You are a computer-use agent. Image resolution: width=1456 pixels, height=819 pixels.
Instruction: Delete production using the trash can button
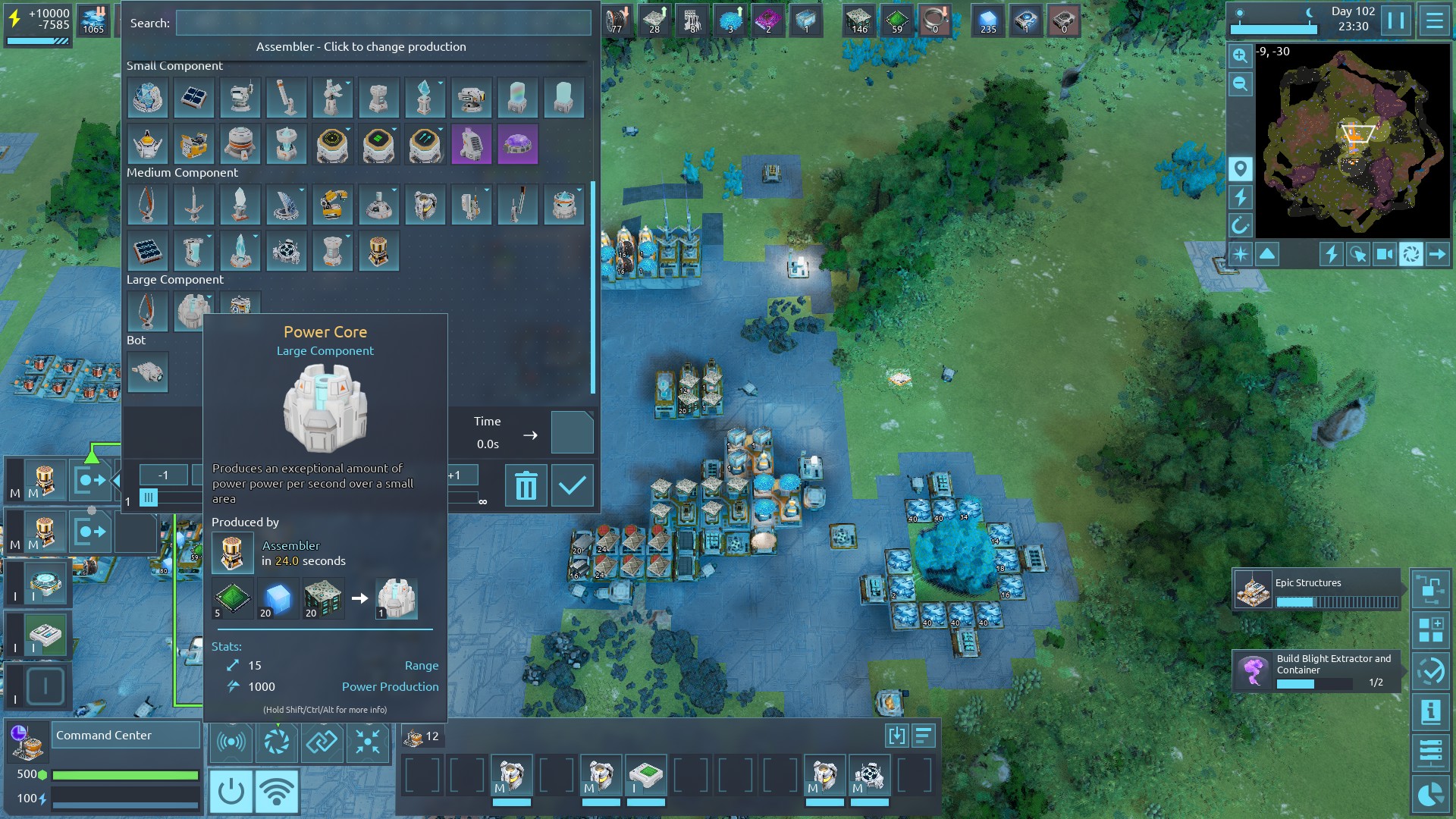click(526, 485)
